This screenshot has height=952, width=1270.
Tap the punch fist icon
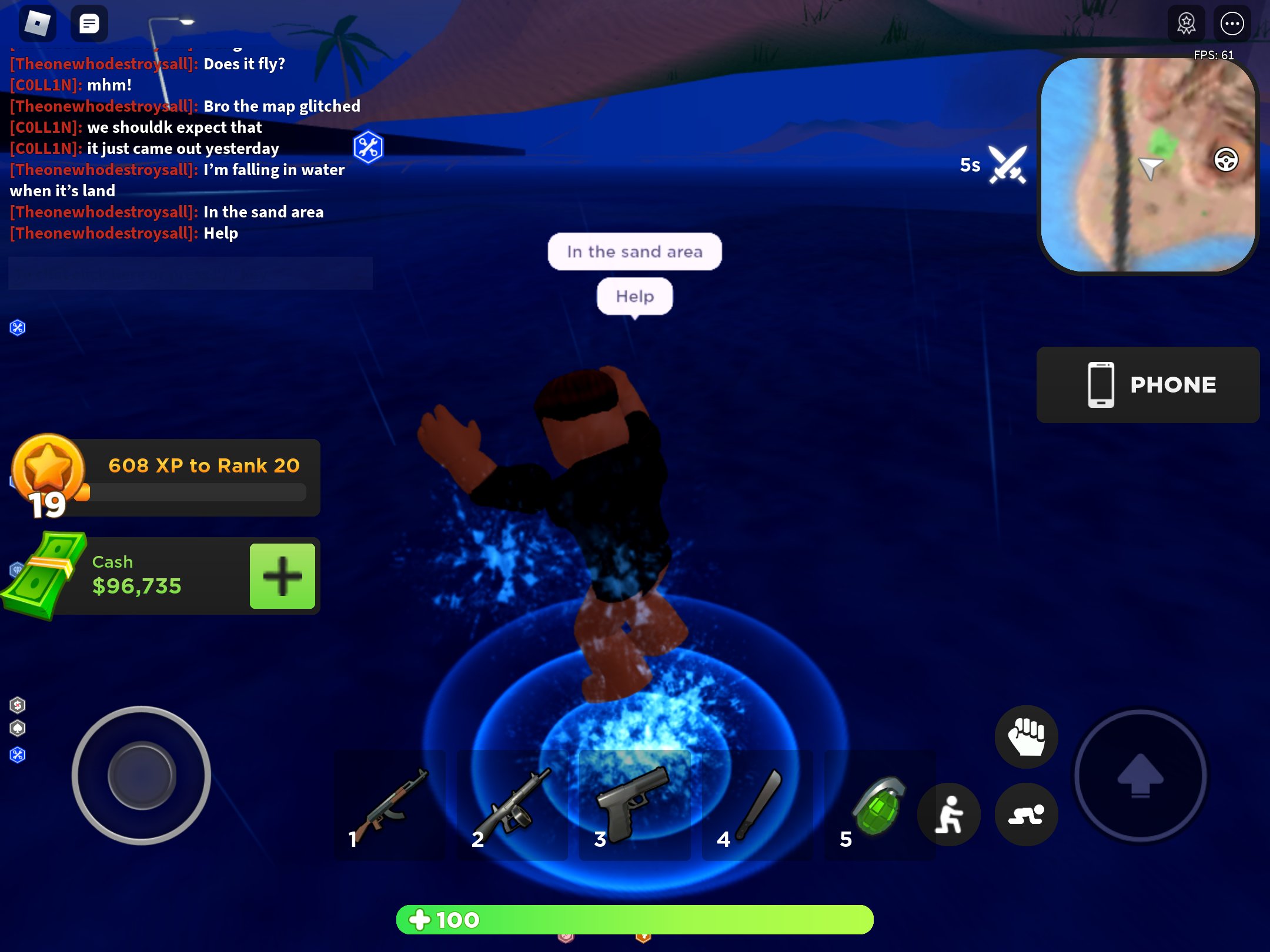coord(1026,736)
